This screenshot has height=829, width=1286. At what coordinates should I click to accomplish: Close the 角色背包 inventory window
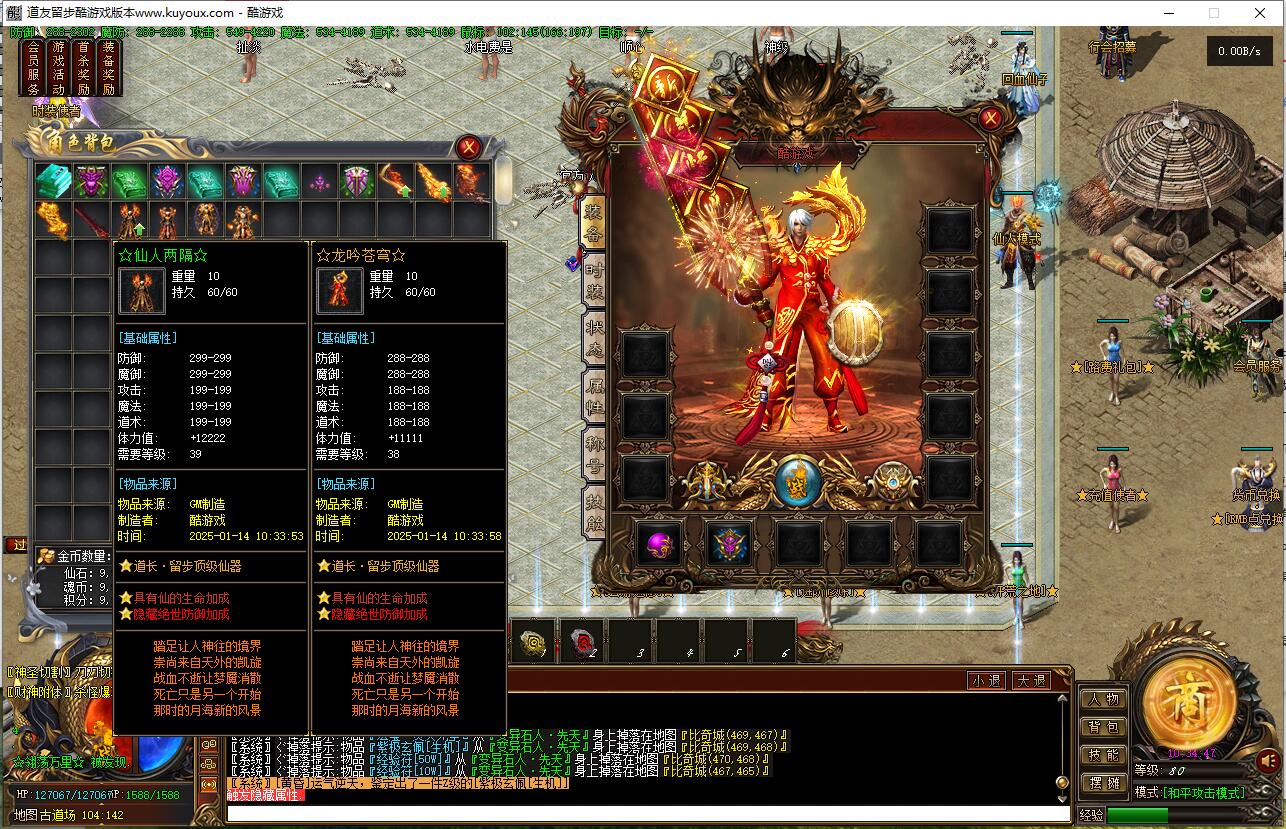coord(468,148)
